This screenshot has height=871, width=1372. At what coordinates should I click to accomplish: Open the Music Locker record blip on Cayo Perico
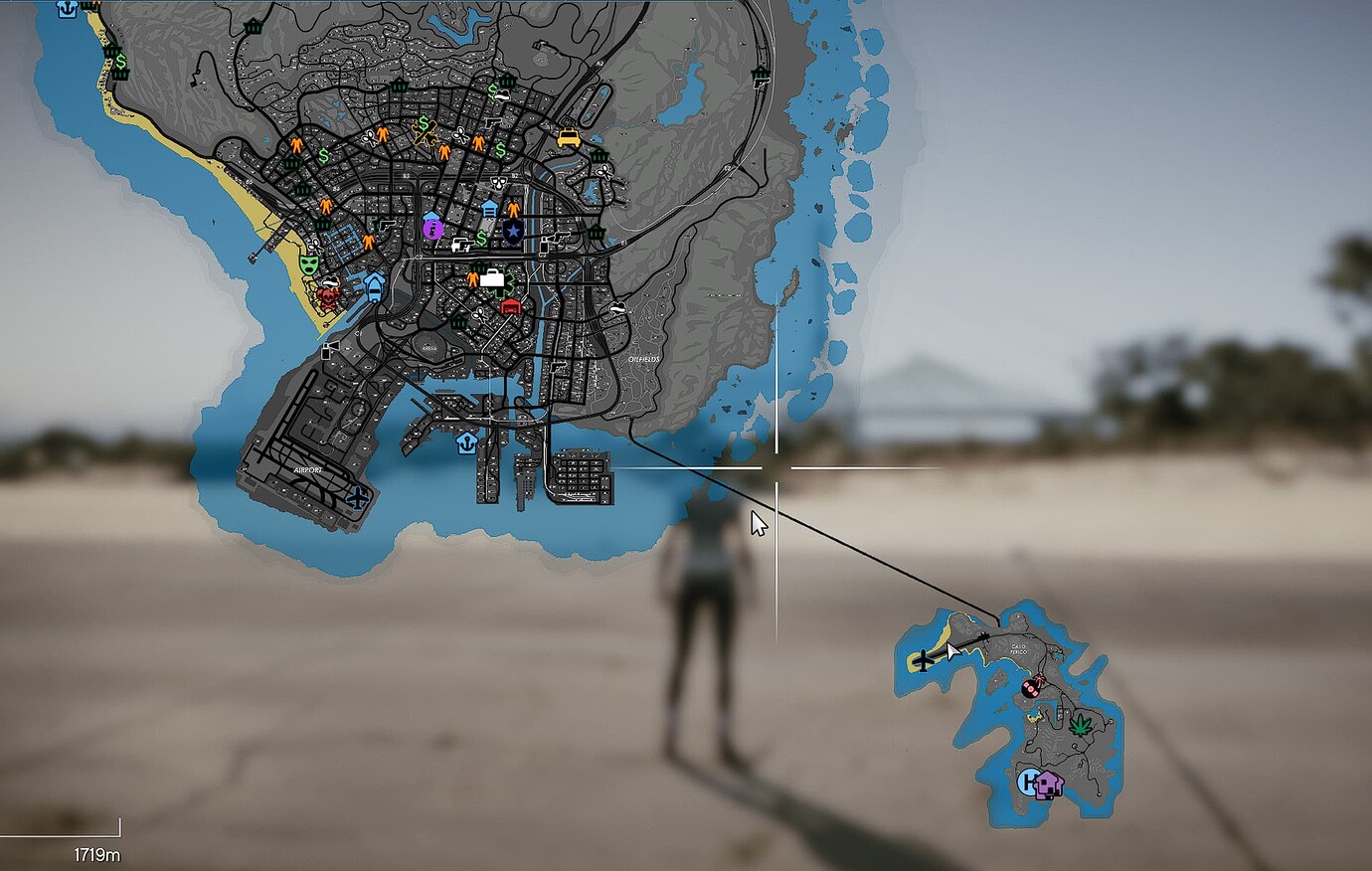coord(1031,688)
